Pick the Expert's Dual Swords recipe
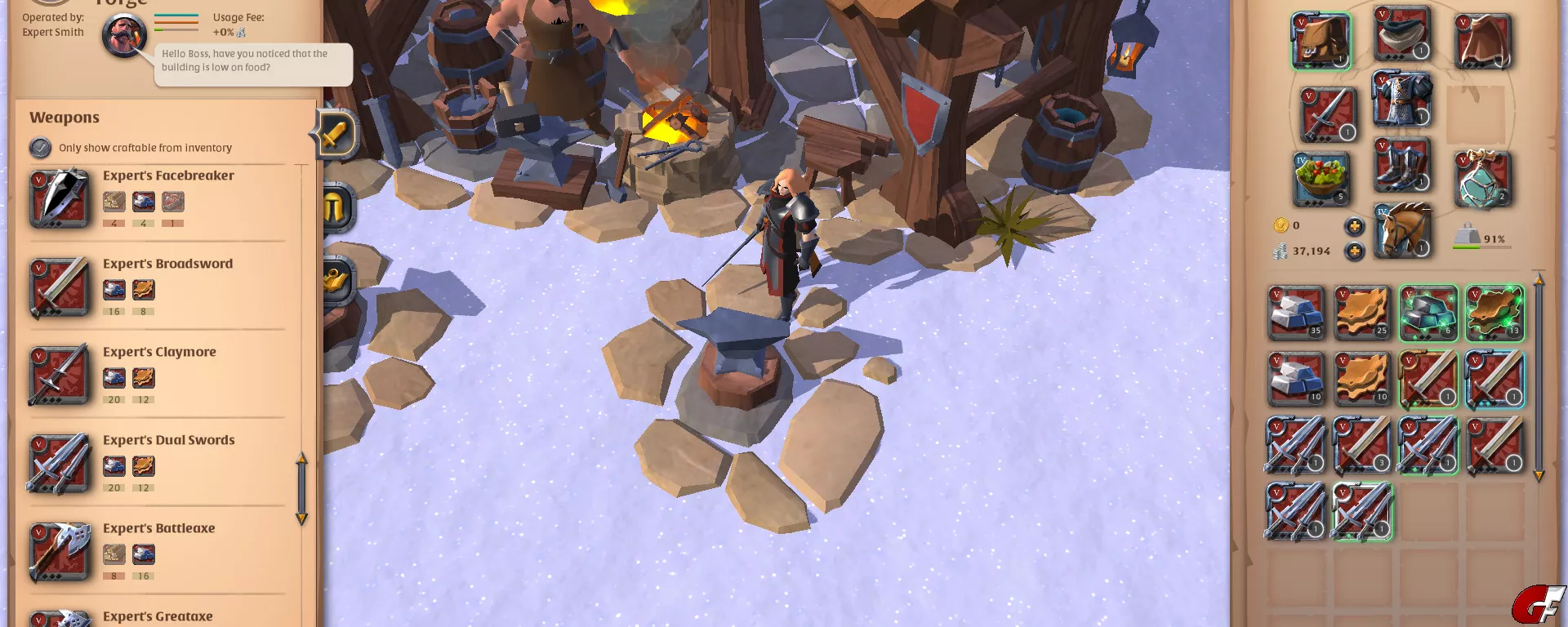This screenshot has height=627, width=1568. (x=168, y=440)
